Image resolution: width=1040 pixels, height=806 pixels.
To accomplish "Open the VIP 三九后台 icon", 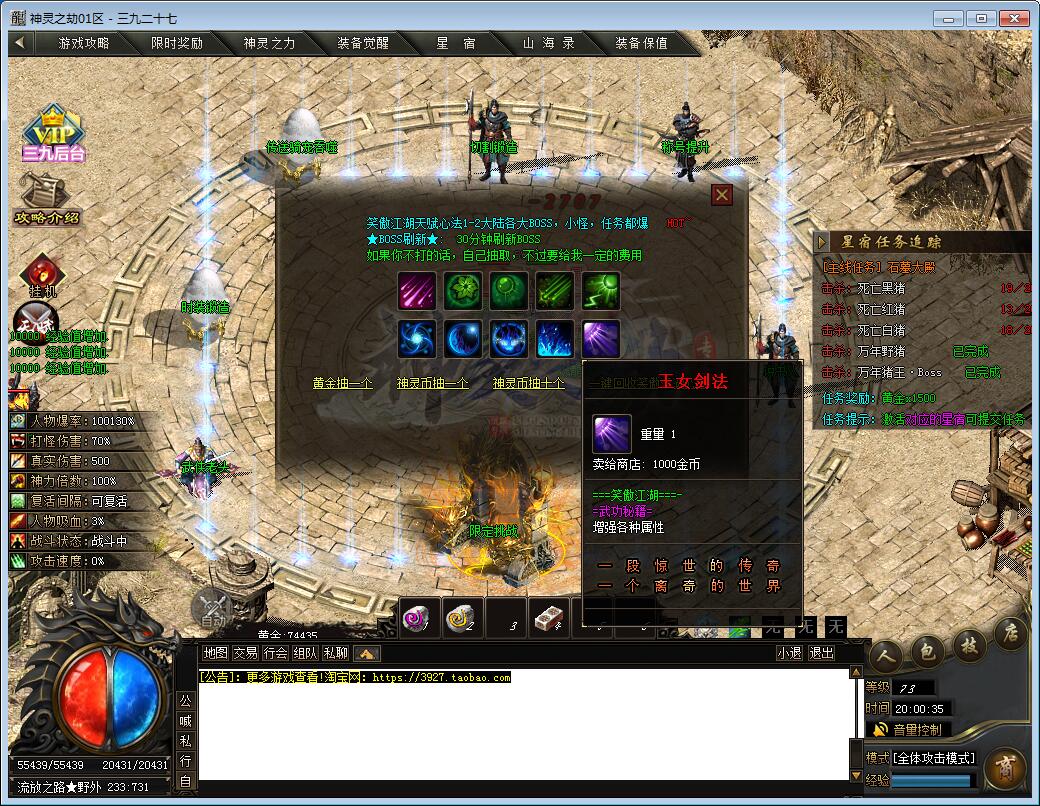I will coord(54,135).
